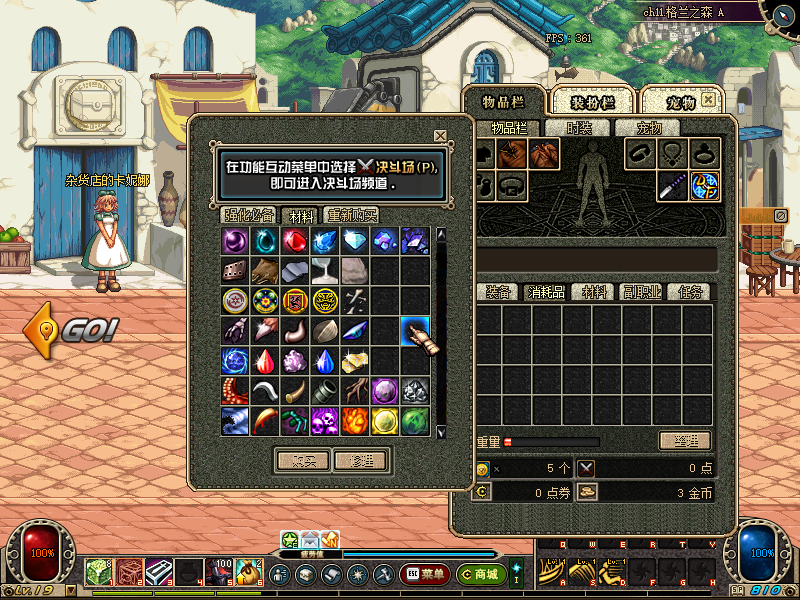Close the shop window
Viewport: 800px width, 600px height.
[440, 136]
